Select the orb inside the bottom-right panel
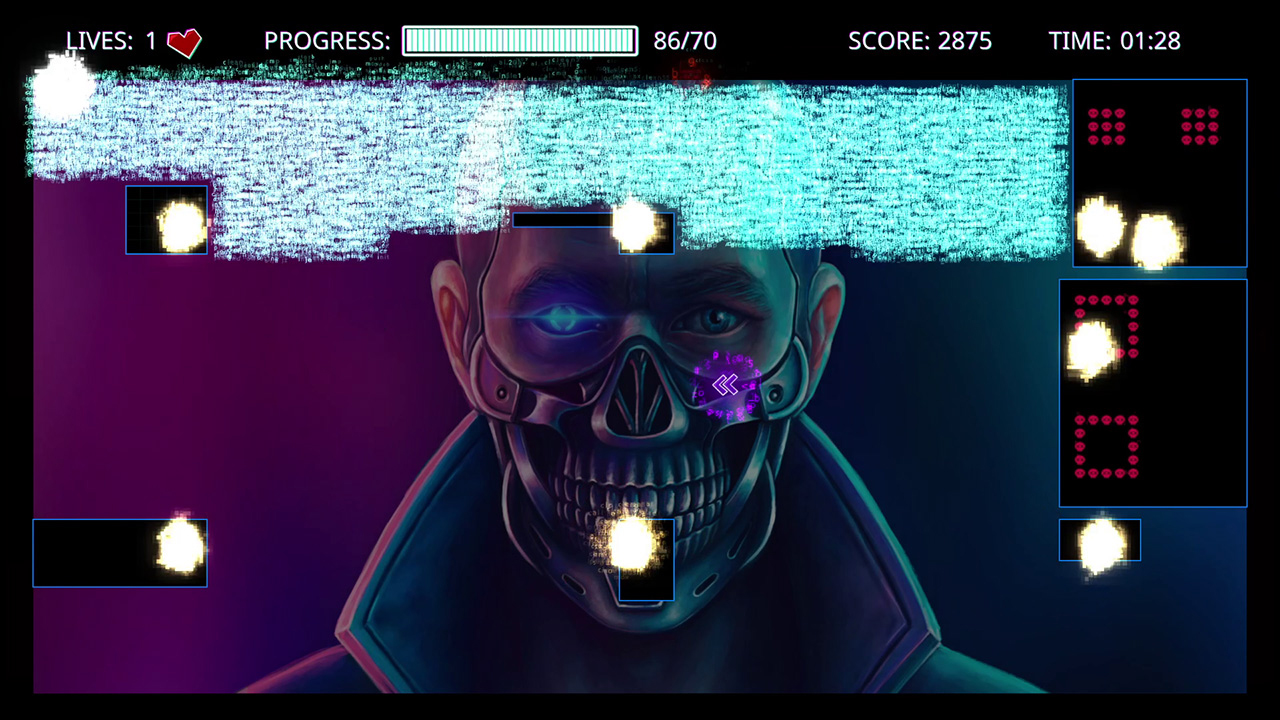Image resolution: width=1280 pixels, height=720 pixels. pyautogui.click(x=1097, y=540)
